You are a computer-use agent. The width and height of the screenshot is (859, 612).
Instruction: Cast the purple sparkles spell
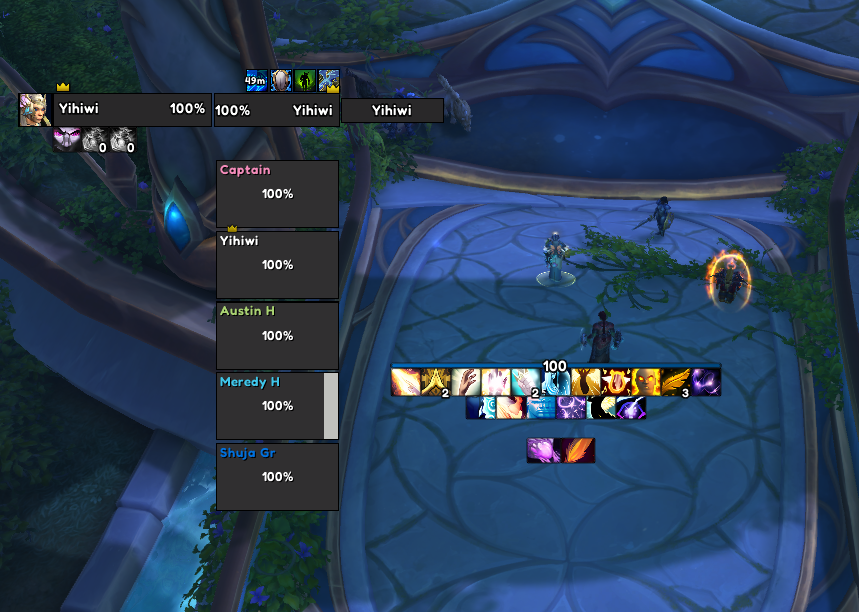[570, 408]
